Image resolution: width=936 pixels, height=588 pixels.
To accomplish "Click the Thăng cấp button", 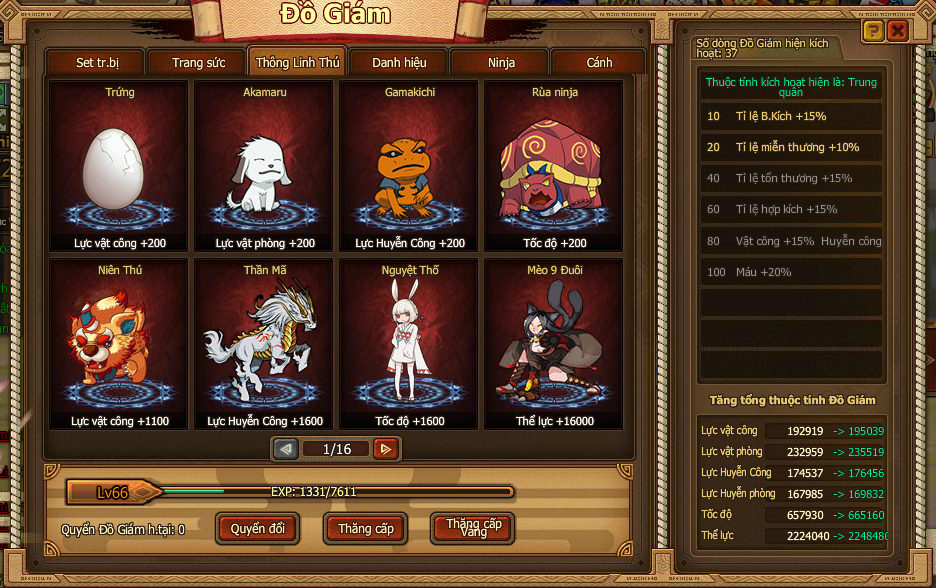I will tap(366, 528).
